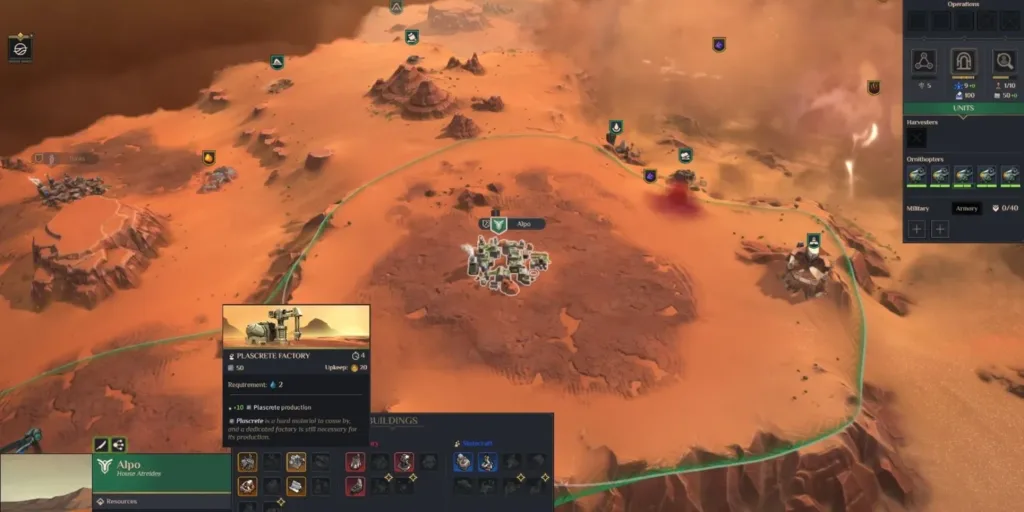
Task: Click the network icon tab above Alpo panel
Action: 118,445
